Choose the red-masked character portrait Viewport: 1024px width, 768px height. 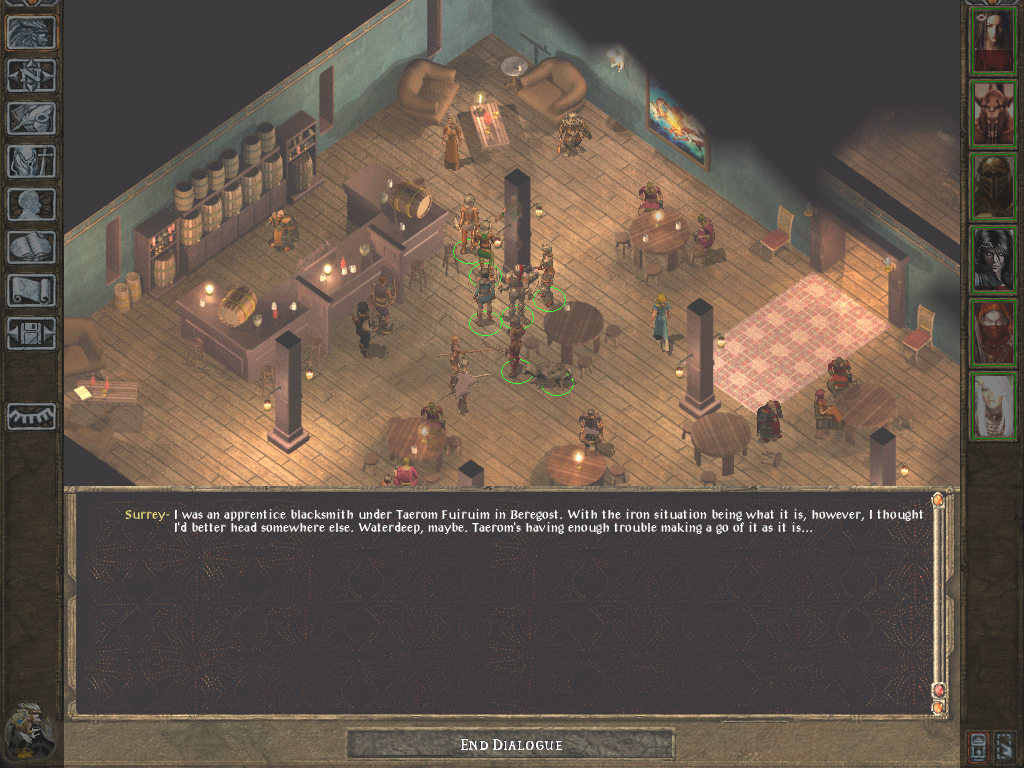point(993,333)
